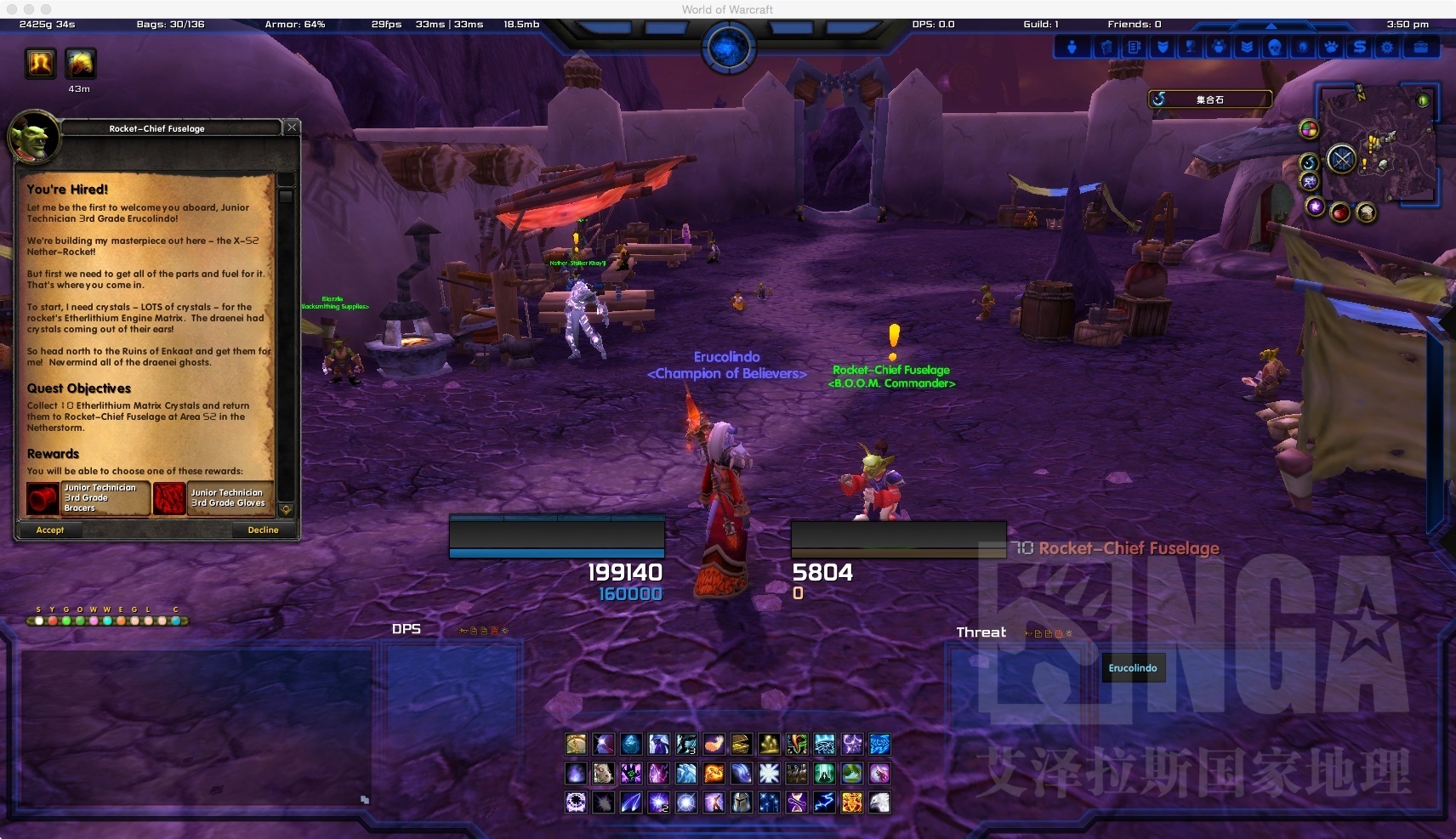Open the gear settings micro menu icon
Image resolution: width=1456 pixels, height=839 pixels.
pos(1388,48)
